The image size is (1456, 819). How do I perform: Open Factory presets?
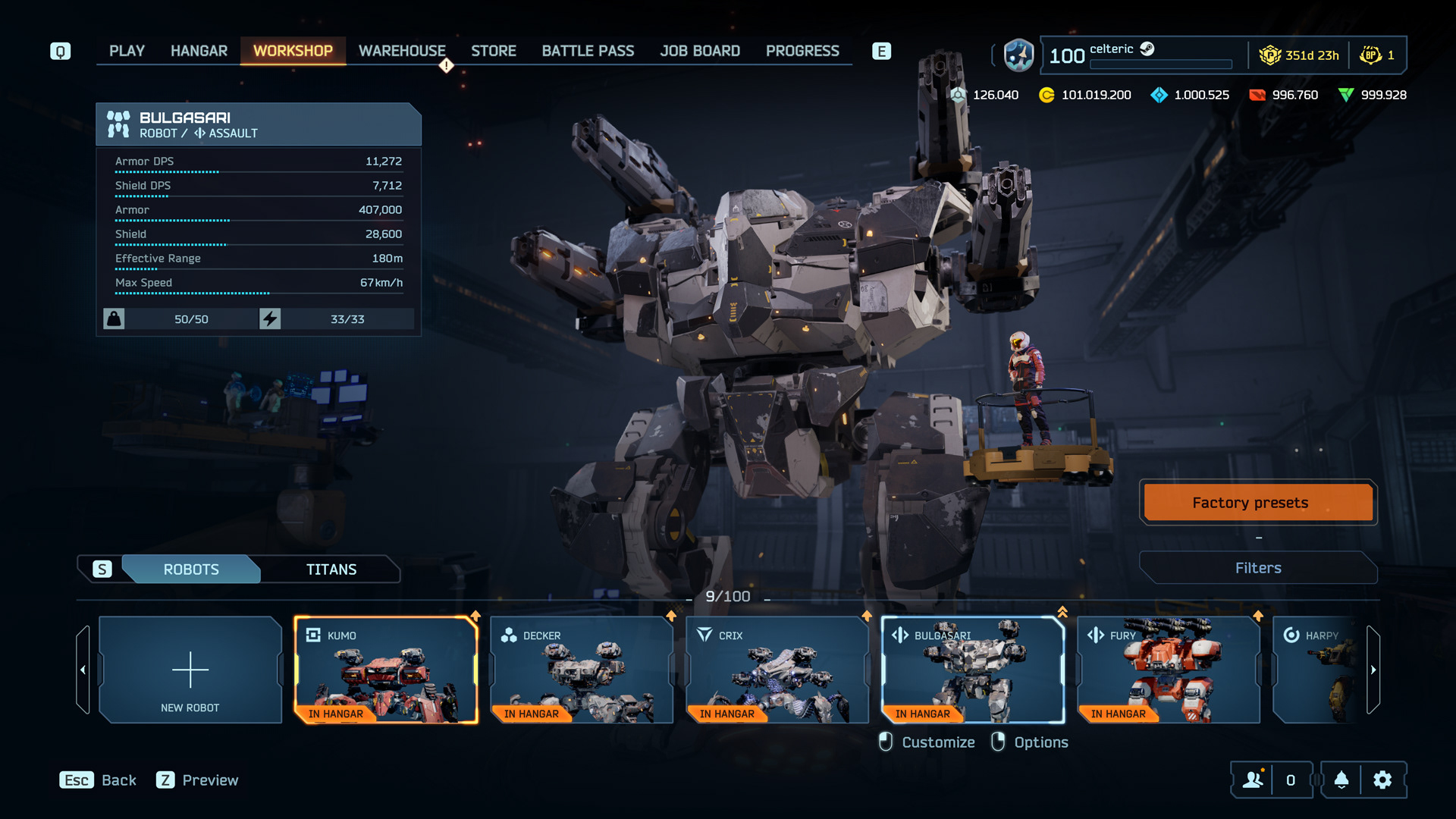[x=1258, y=503]
